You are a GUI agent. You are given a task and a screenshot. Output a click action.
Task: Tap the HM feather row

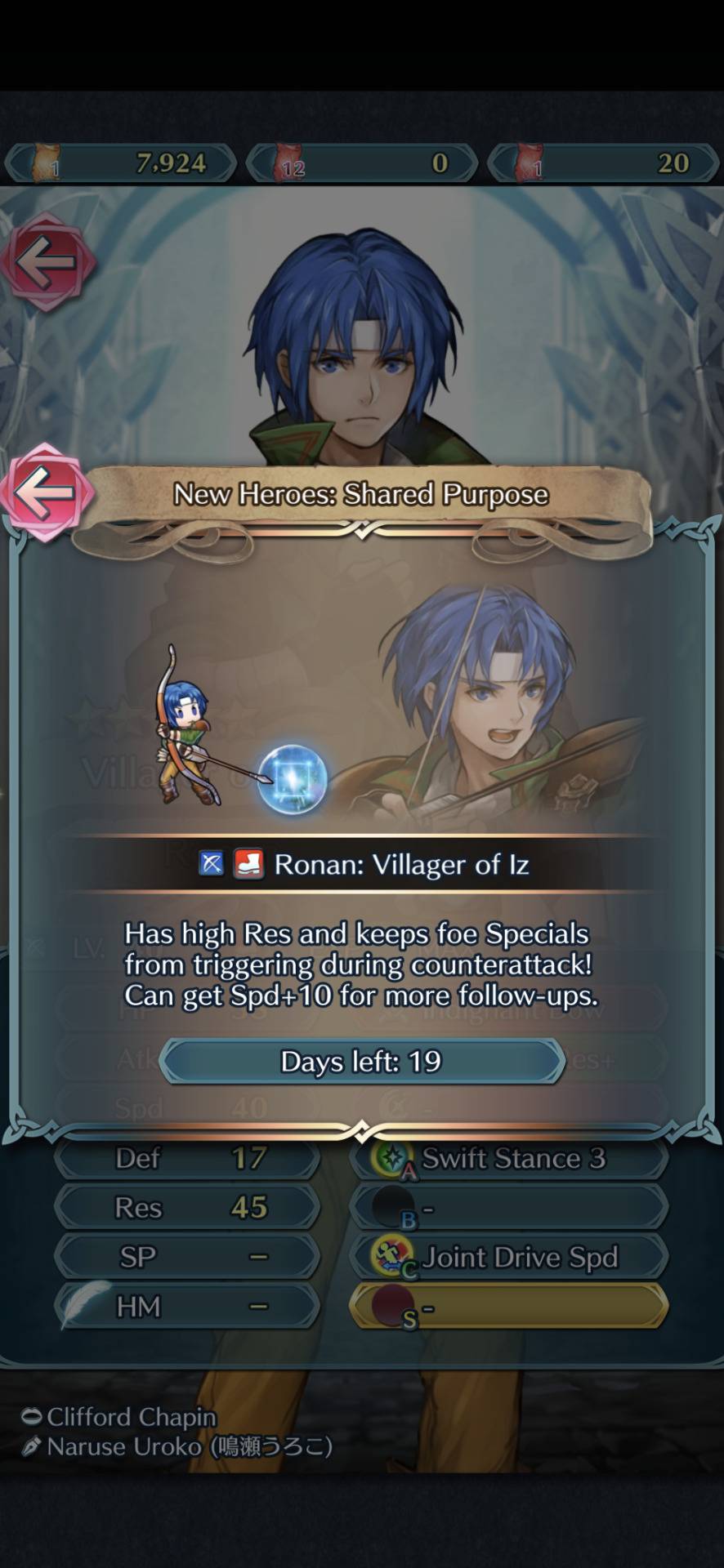pos(188,1306)
